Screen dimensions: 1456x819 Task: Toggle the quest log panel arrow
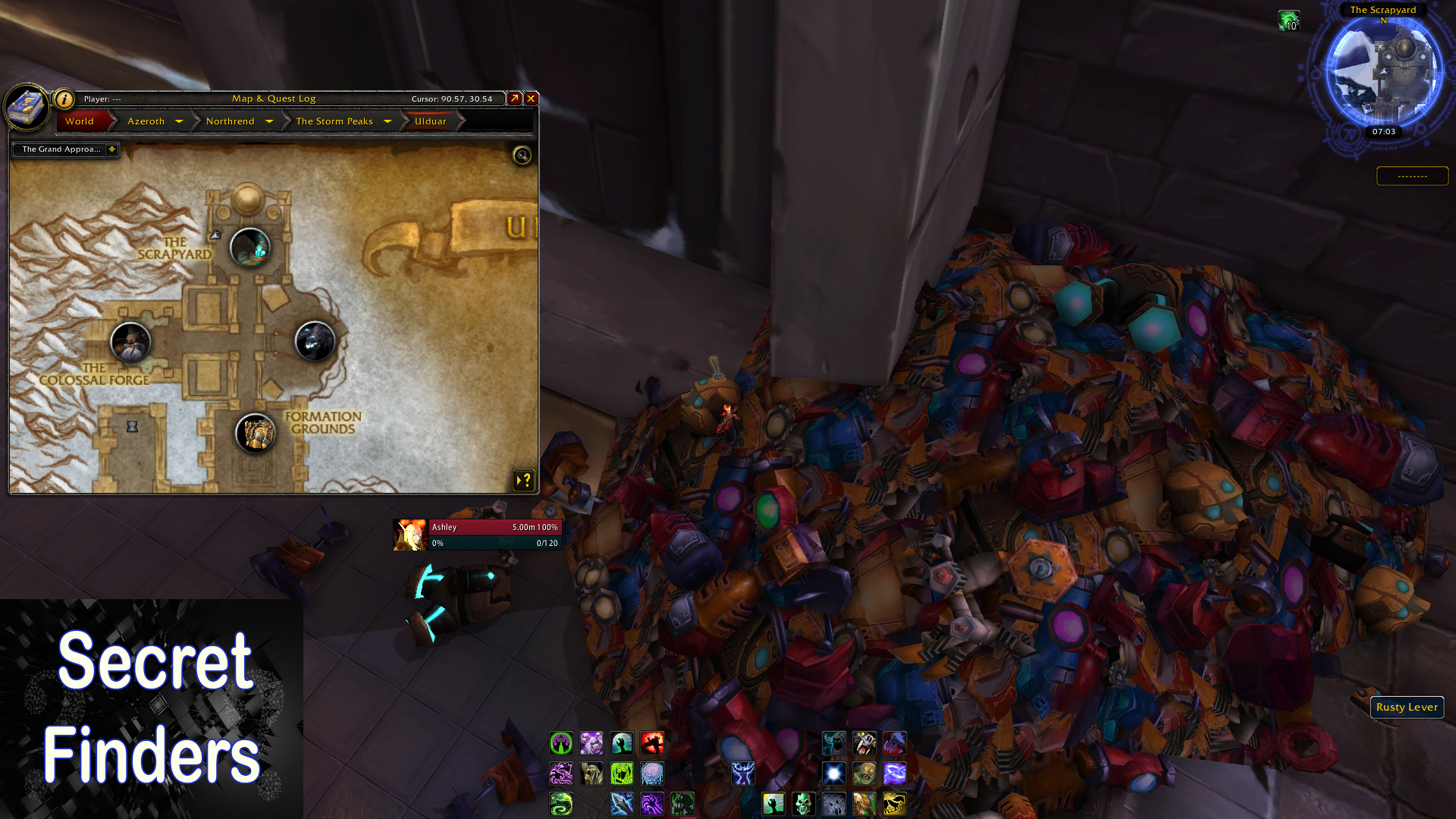click(524, 480)
